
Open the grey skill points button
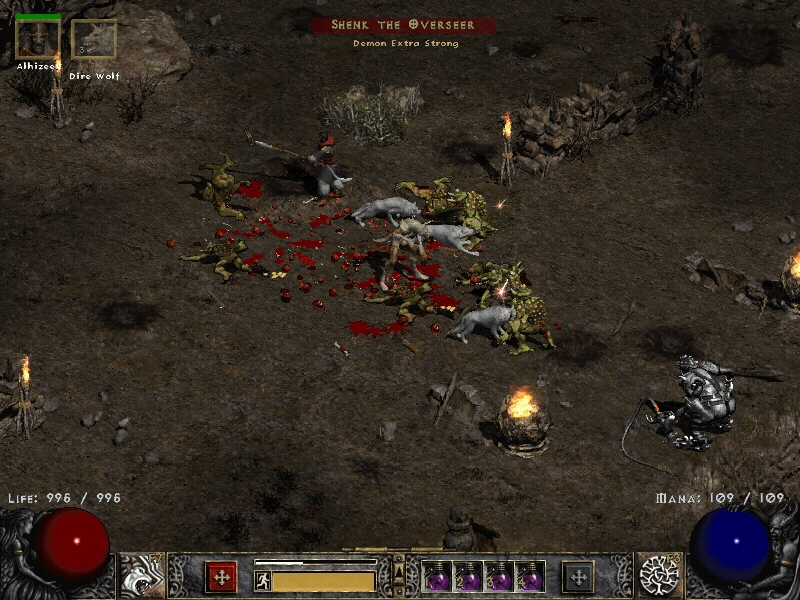pyautogui.click(x=578, y=577)
